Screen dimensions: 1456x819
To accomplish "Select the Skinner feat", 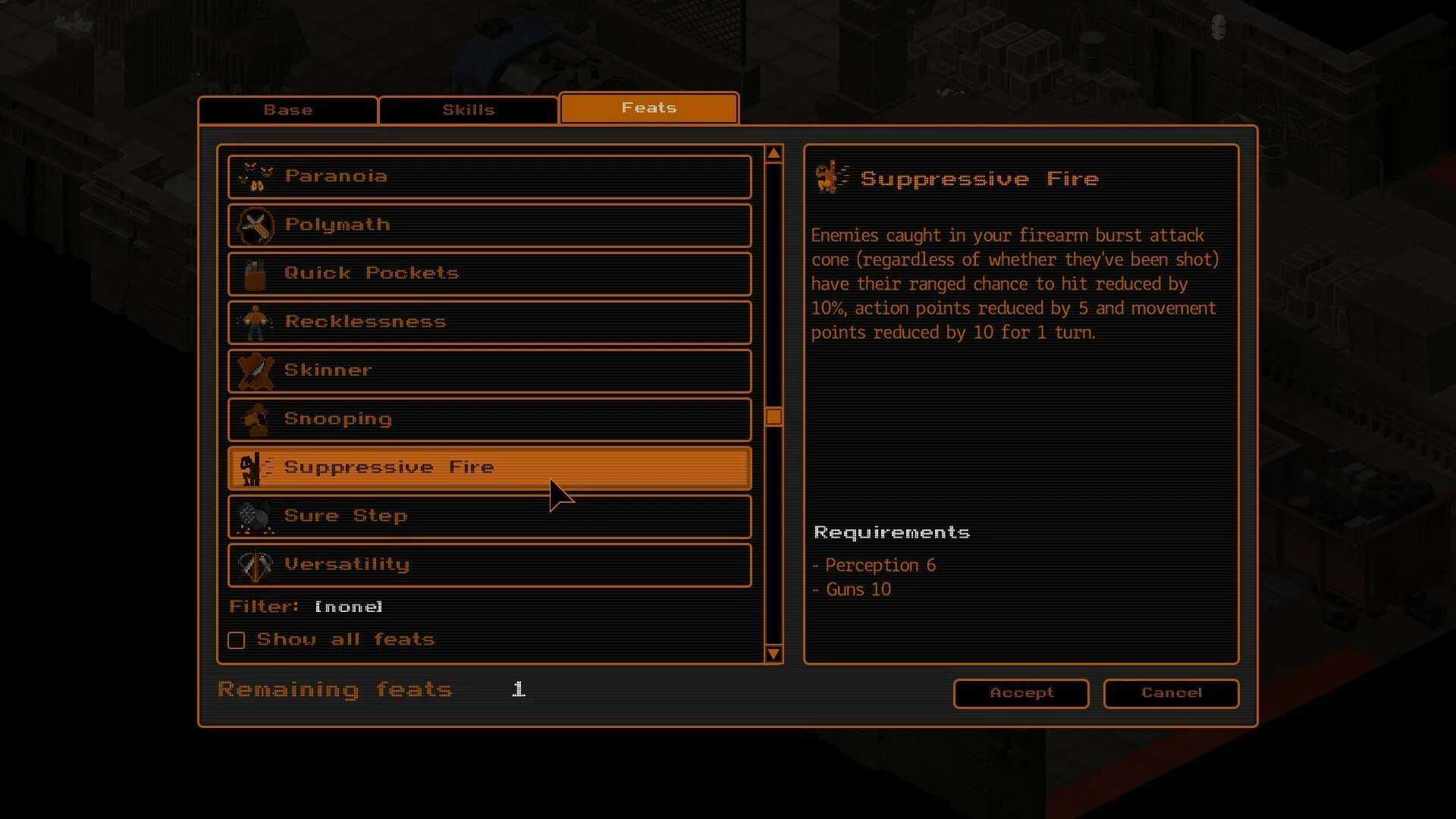I will pos(489,371).
